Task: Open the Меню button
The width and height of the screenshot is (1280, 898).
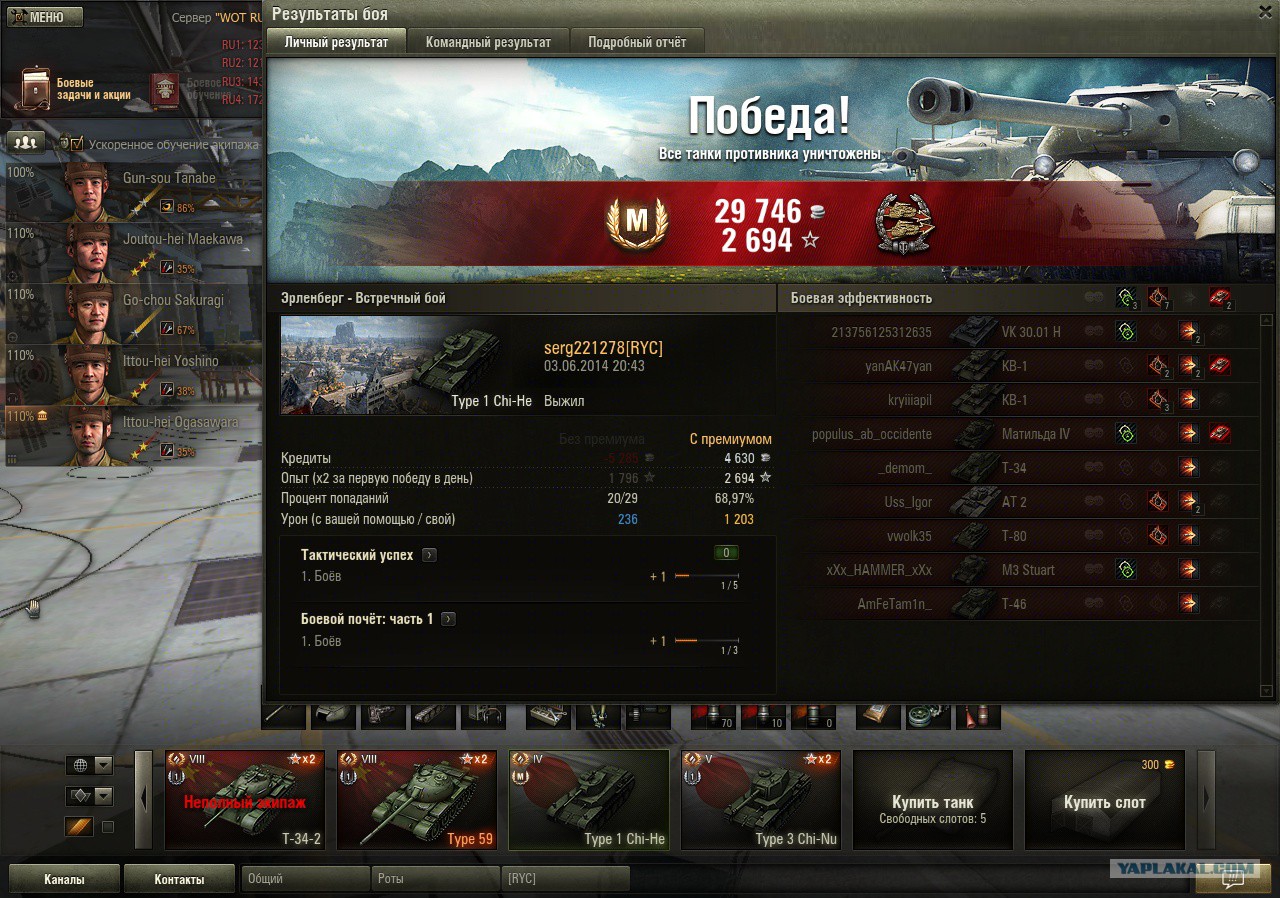Action: click(x=44, y=17)
